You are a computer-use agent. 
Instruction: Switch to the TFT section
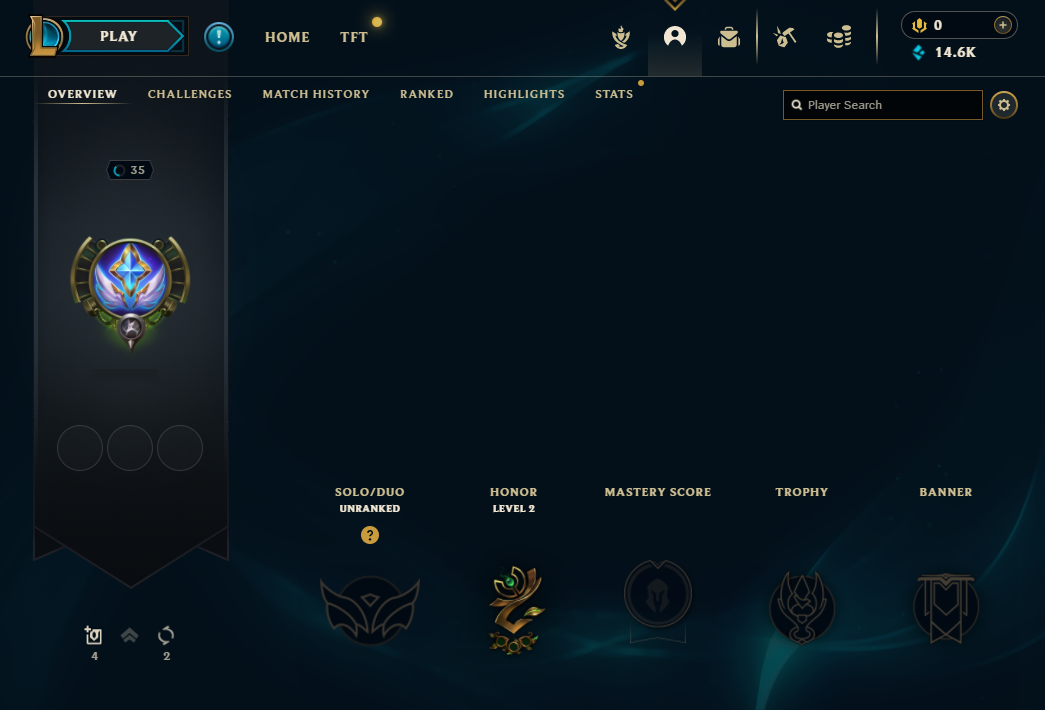tap(354, 37)
